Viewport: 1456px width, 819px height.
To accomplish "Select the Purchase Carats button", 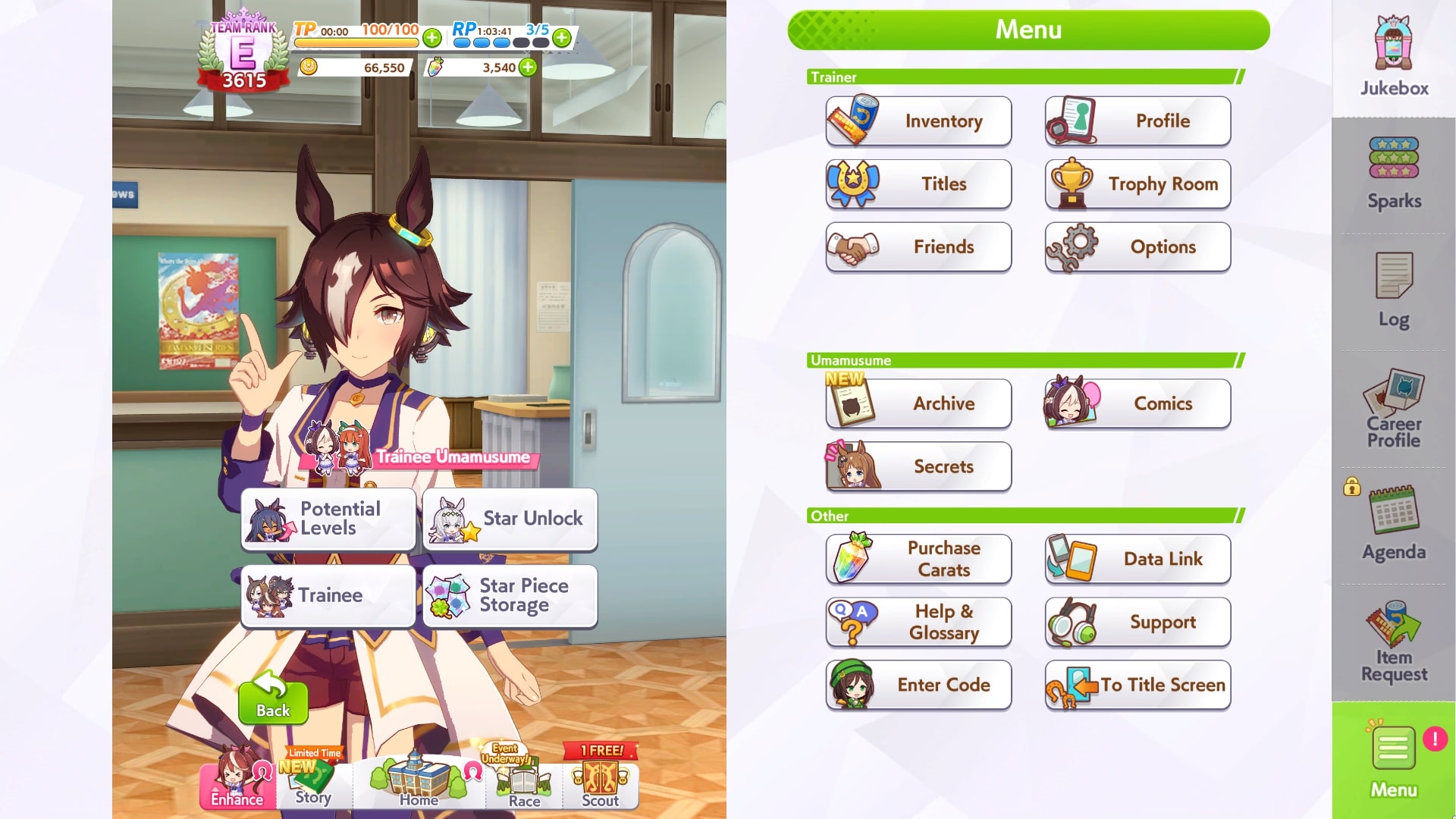I will (x=918, y=559).
